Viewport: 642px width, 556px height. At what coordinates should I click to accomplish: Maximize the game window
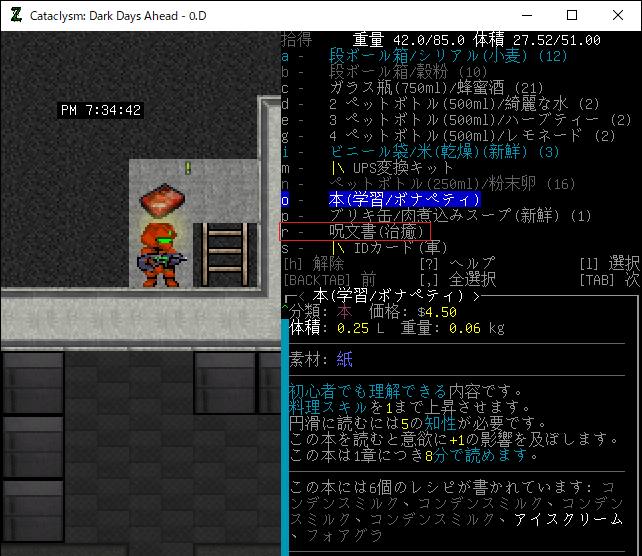coord(572,15)
